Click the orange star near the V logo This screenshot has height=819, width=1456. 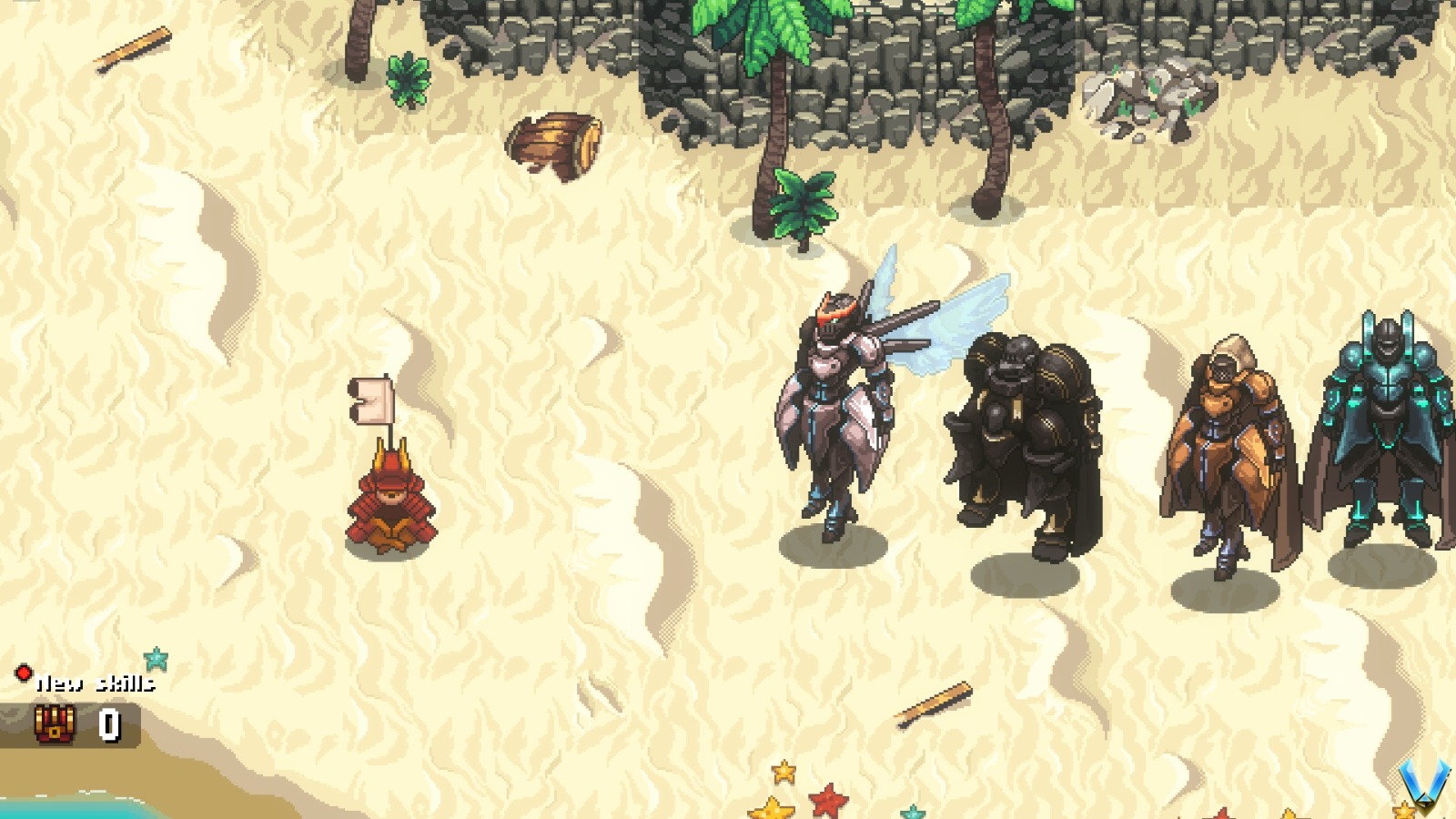tap(1405, 810)
